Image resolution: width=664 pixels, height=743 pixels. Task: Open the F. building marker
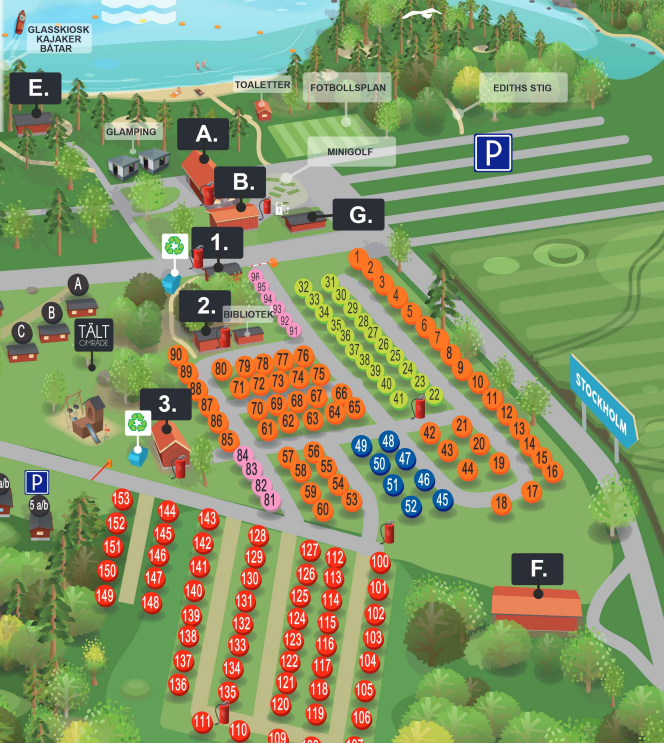click(x=538, y=570)
